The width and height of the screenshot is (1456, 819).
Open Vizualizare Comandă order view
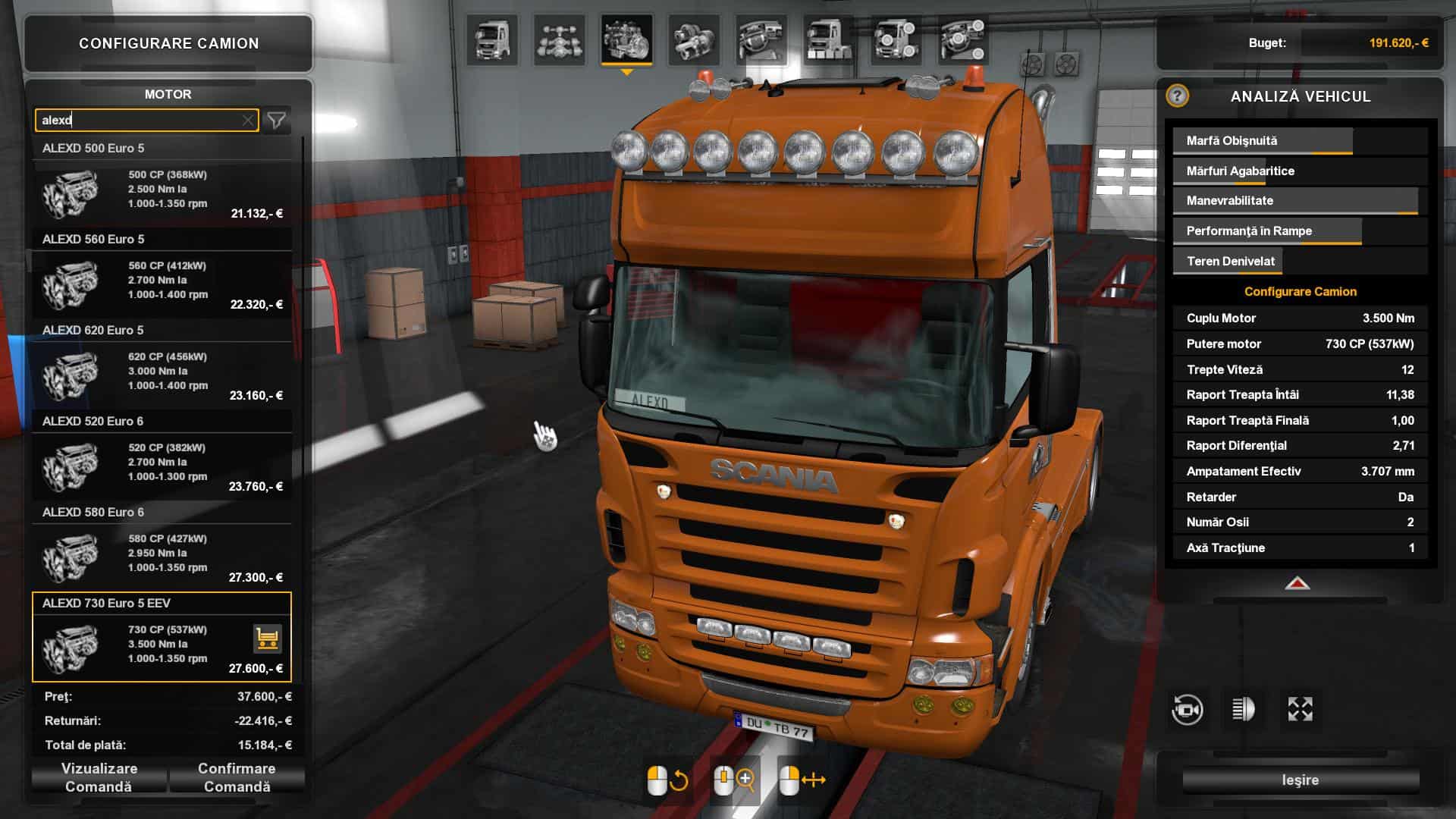99,777
